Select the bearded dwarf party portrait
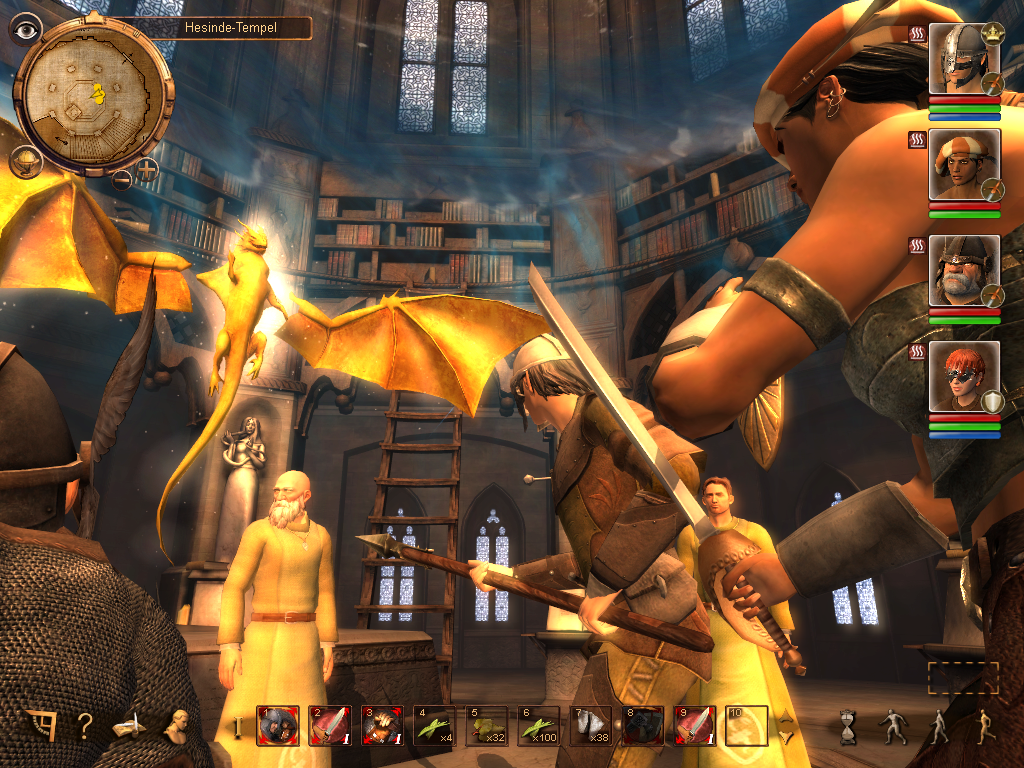Screen dimensions: 1024x768 point(964,271)
